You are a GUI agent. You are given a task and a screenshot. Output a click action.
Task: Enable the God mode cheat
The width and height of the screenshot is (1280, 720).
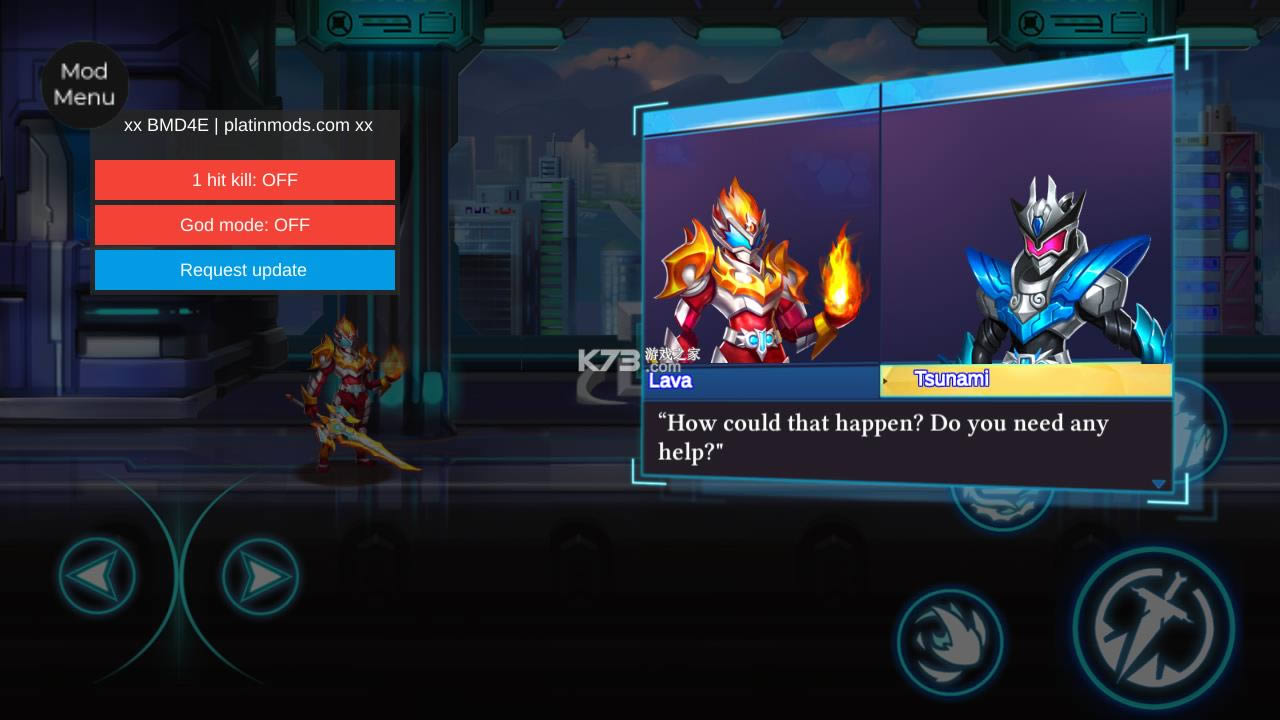244,225
